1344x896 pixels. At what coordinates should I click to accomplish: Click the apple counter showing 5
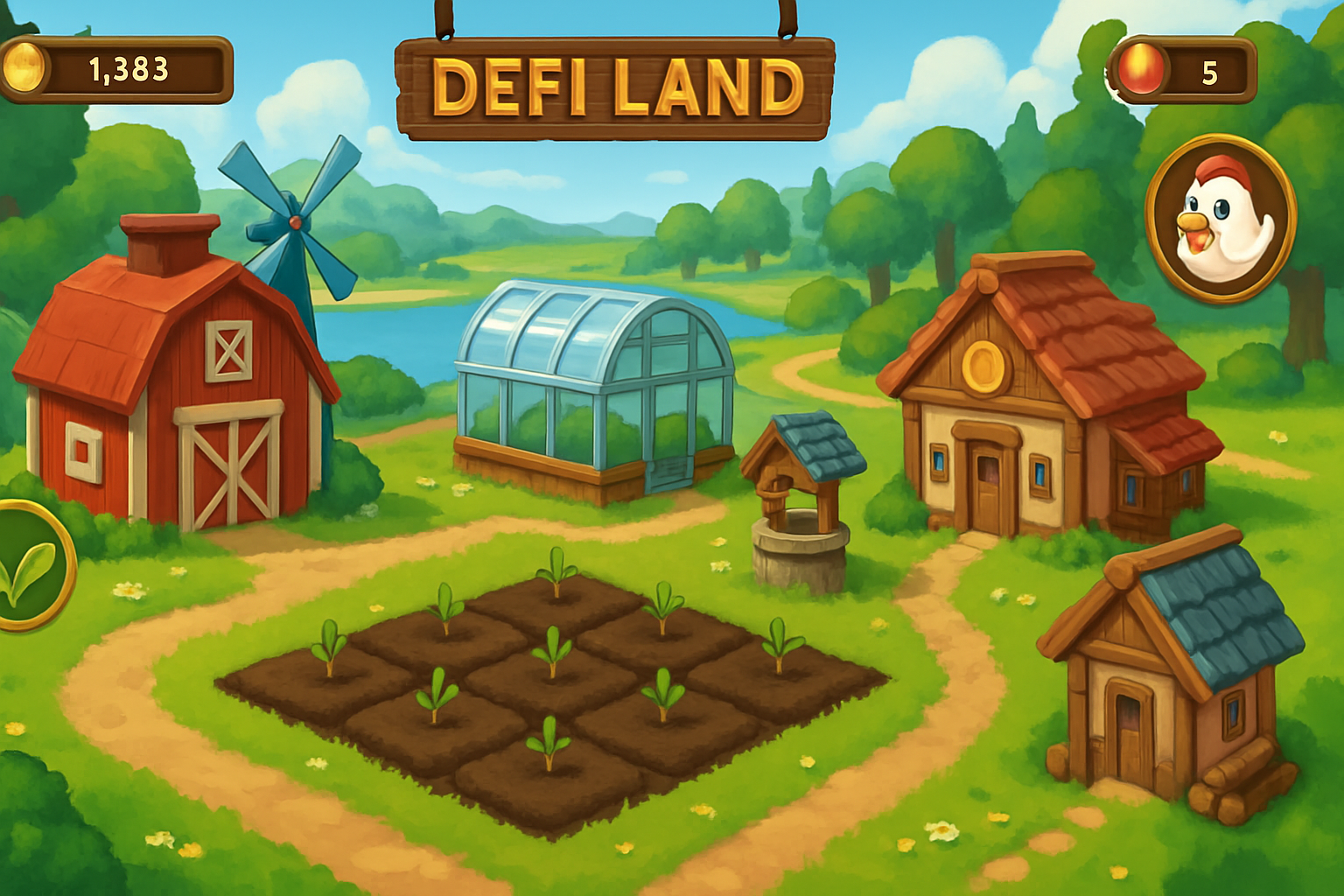[1210, 73]
